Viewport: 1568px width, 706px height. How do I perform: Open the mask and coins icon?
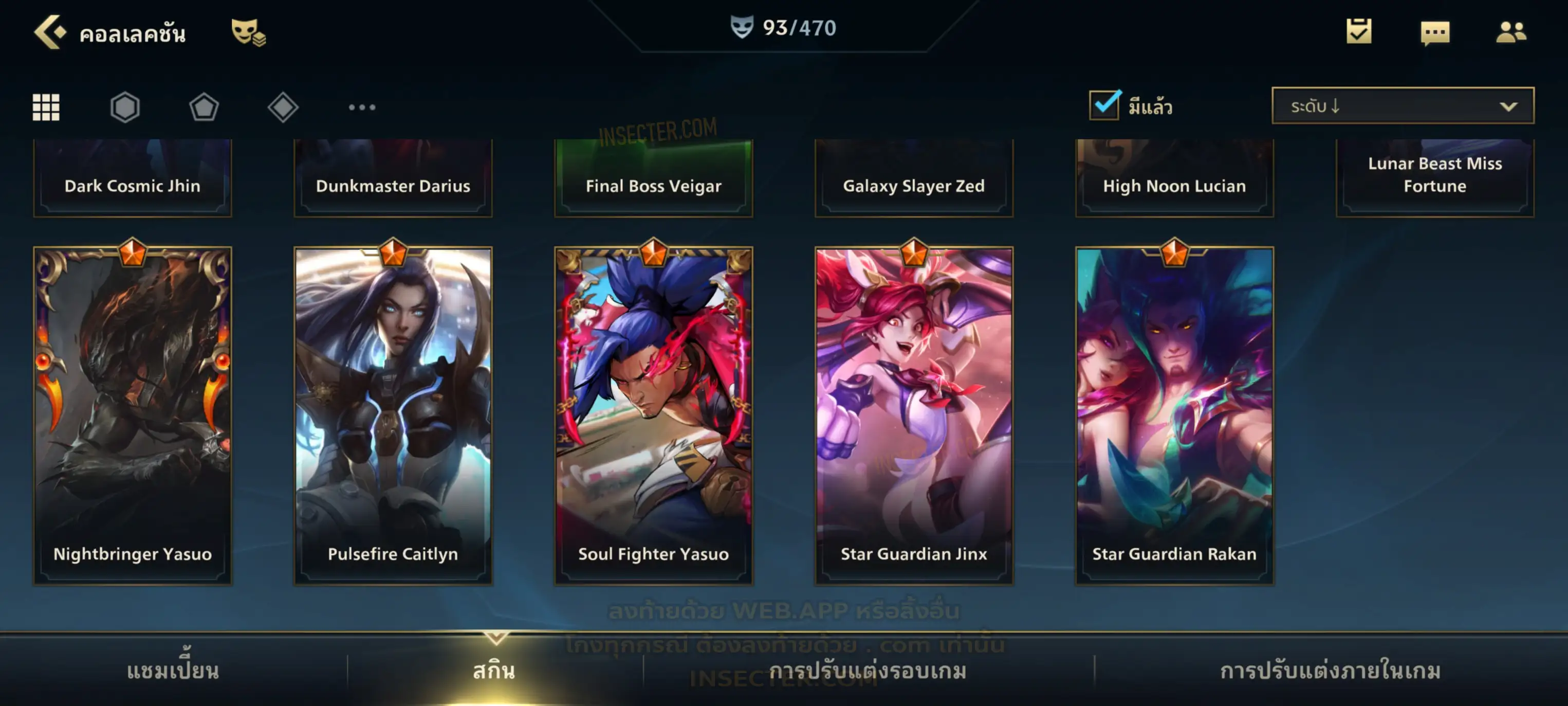point(248,32)
